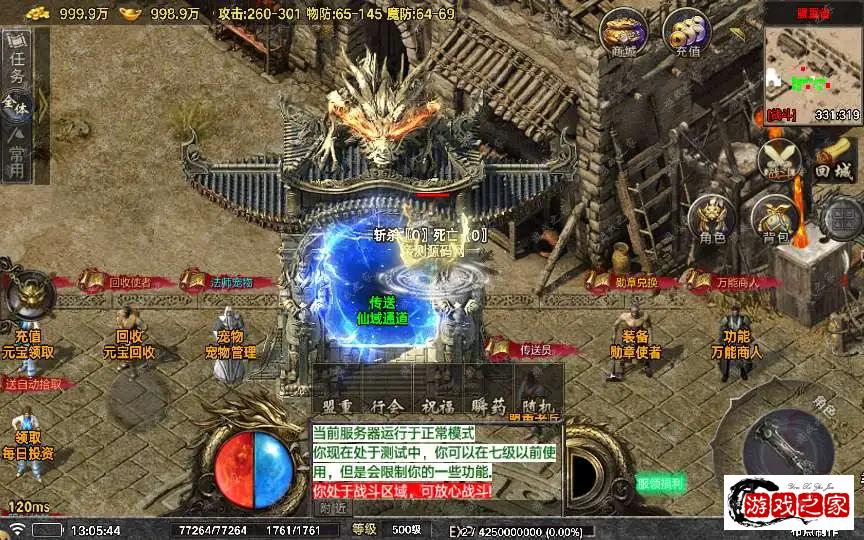Open the 充值 recharge coins icon
864x540 pixels.
point(687,34)
